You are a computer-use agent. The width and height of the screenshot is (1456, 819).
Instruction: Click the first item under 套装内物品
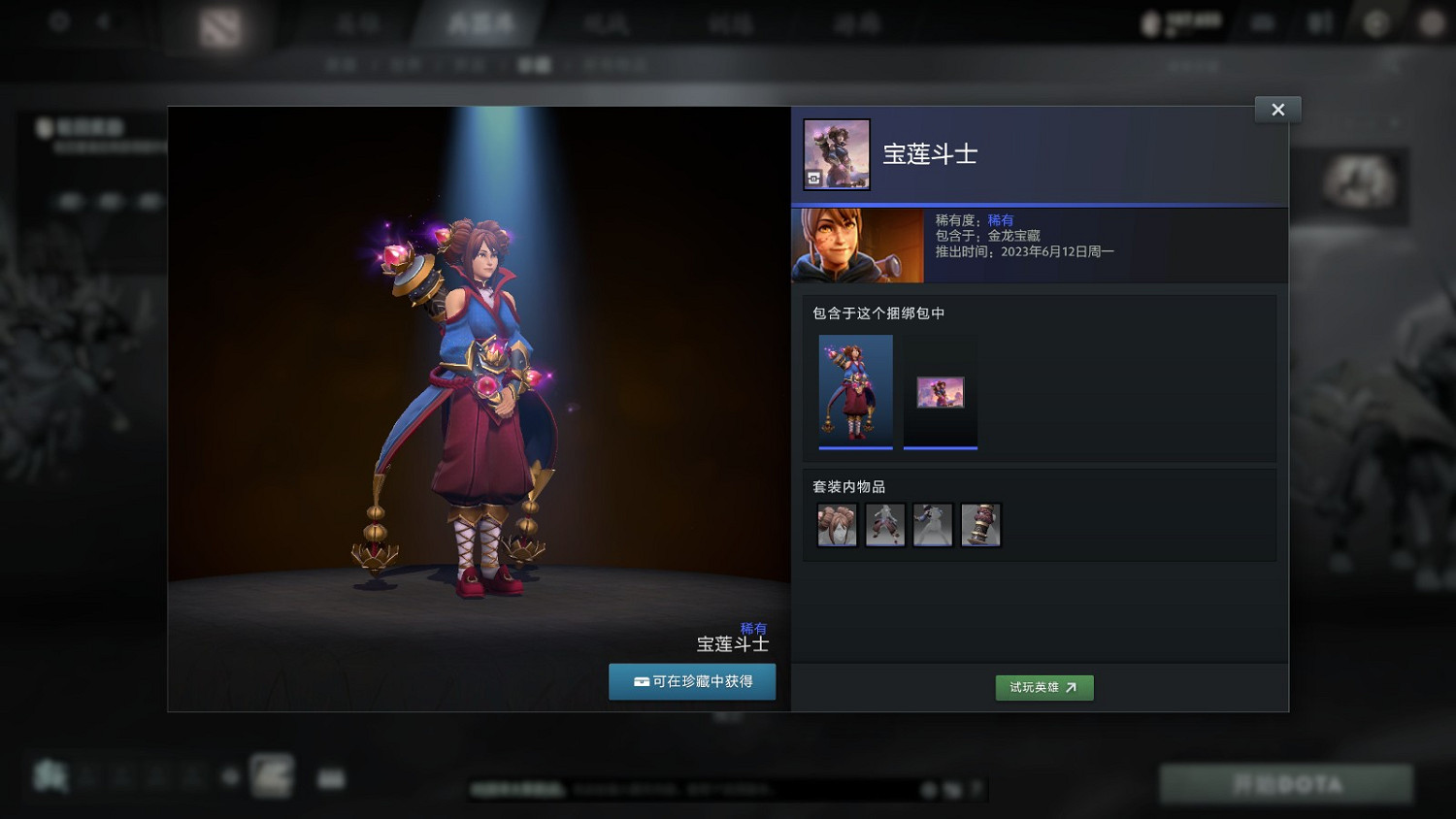[836, 524]
